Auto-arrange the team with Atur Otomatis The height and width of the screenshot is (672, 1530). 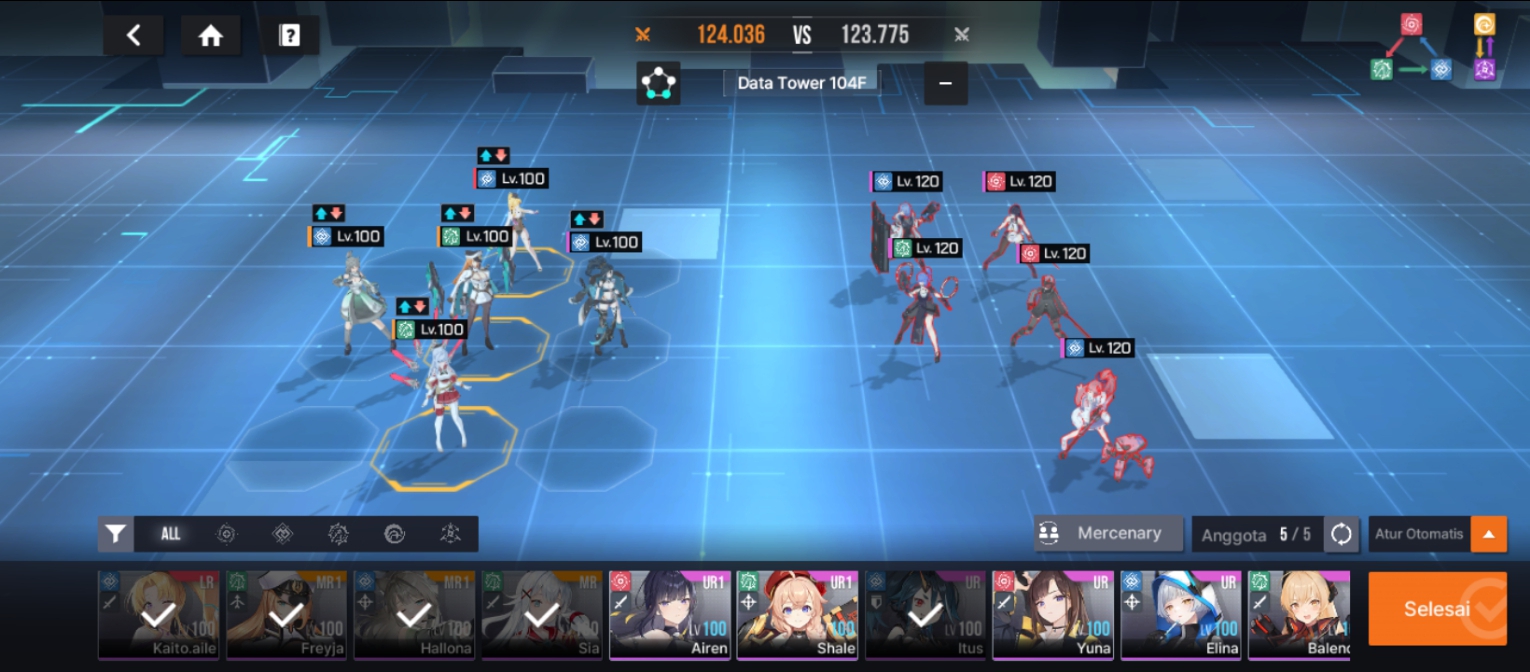(x=1418, y=534)
